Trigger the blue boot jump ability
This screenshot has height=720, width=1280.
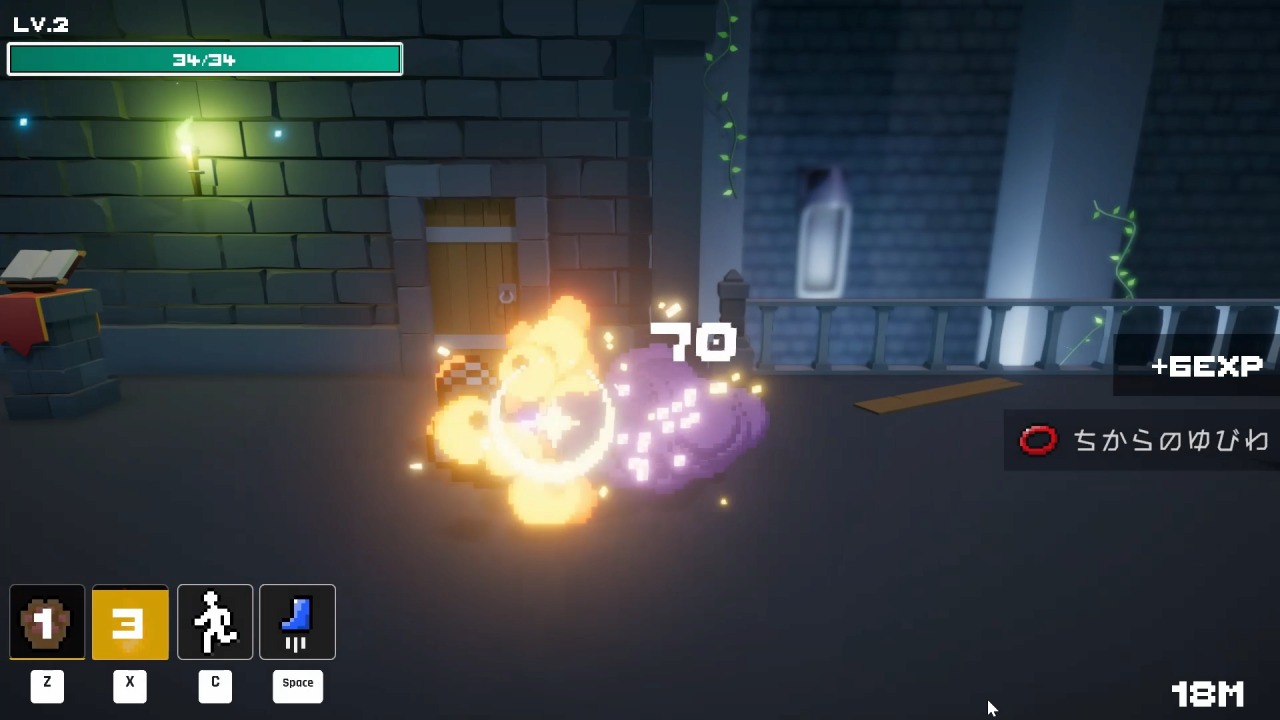pyautogui.click(x=297, y=622)
